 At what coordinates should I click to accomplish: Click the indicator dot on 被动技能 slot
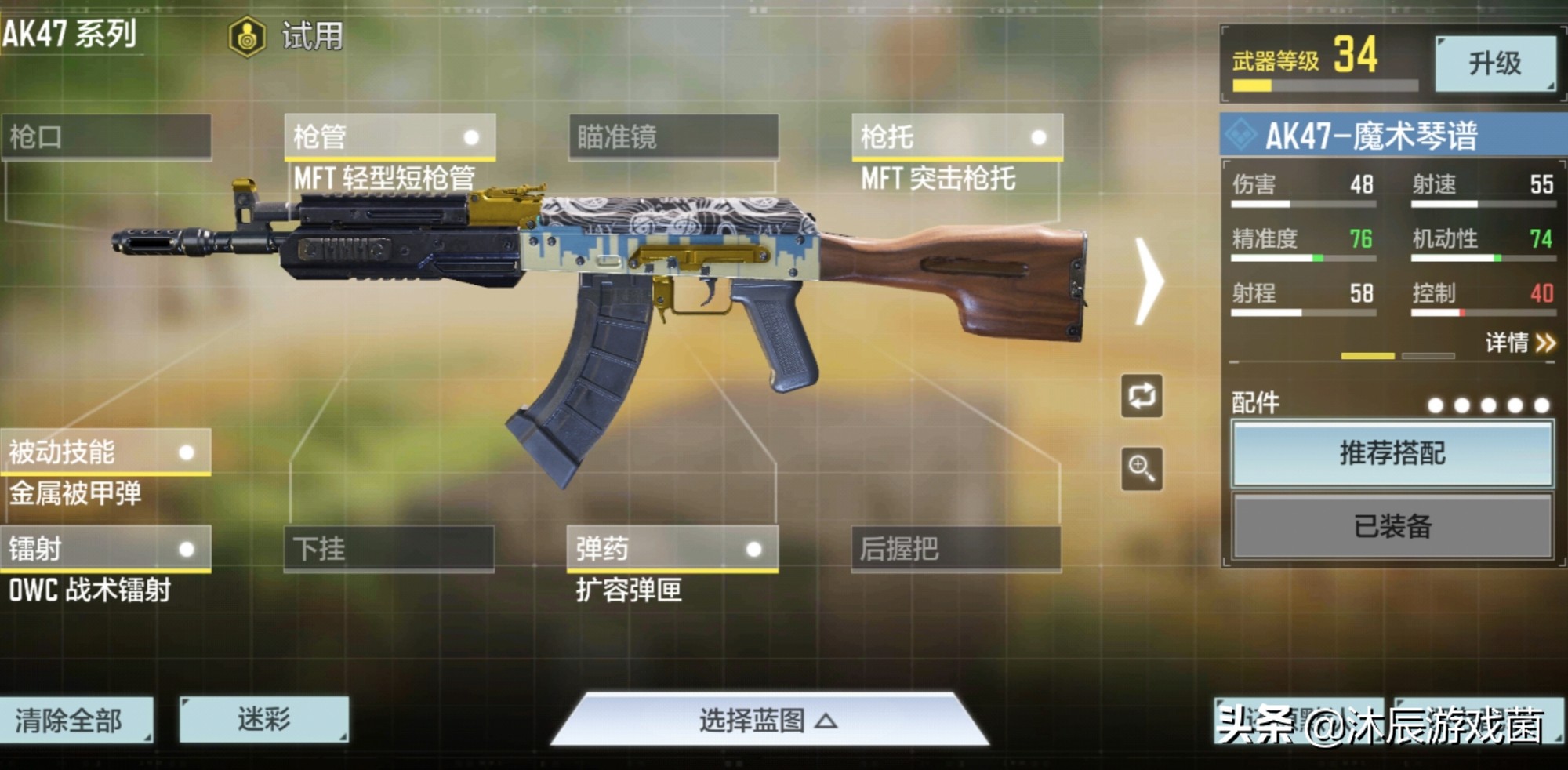coord(186,452)
